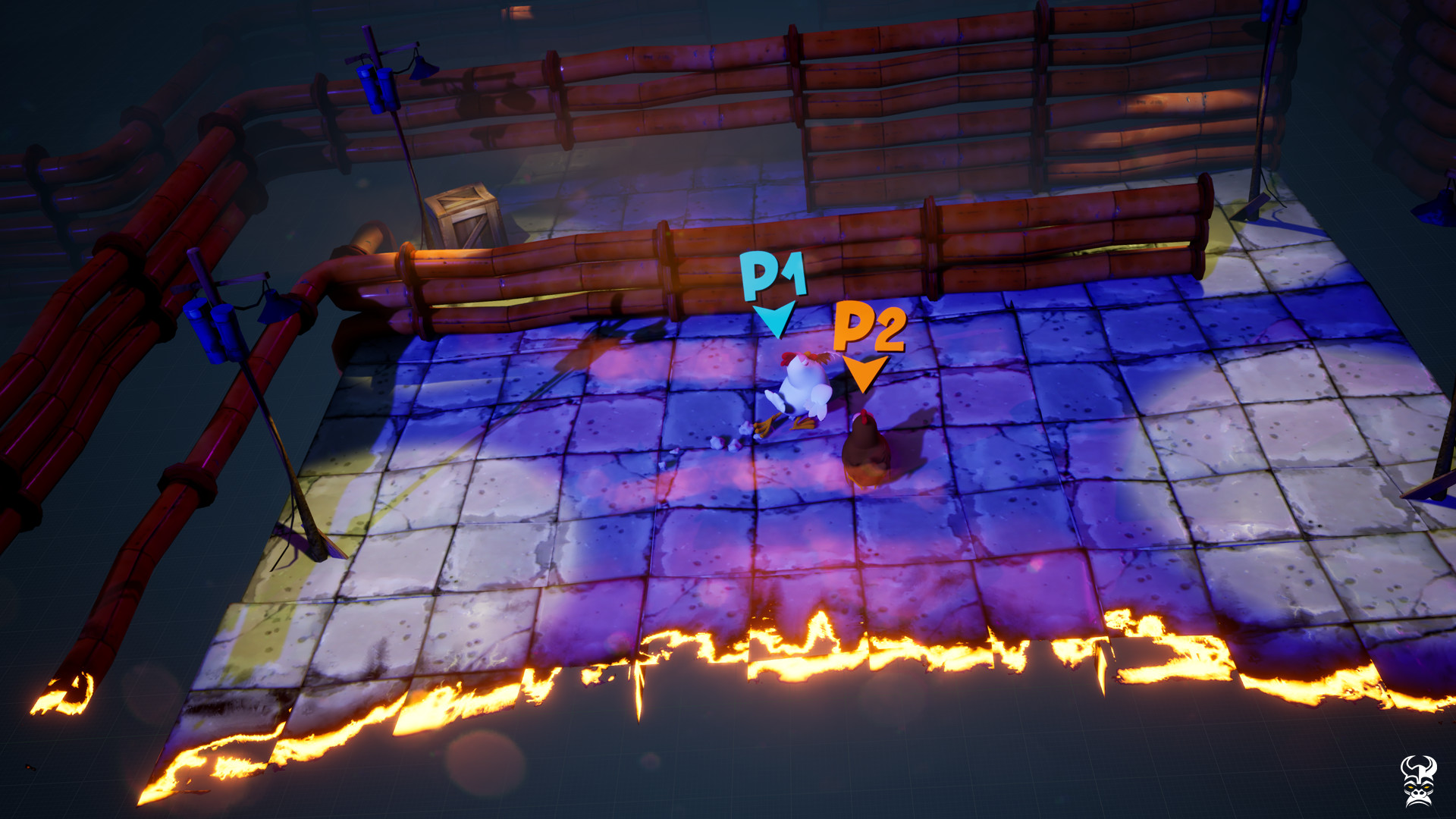This screenshot has width=1456, height=819.
Task: Click the upper-left ceiling light glow
Action: pos(519,14)
